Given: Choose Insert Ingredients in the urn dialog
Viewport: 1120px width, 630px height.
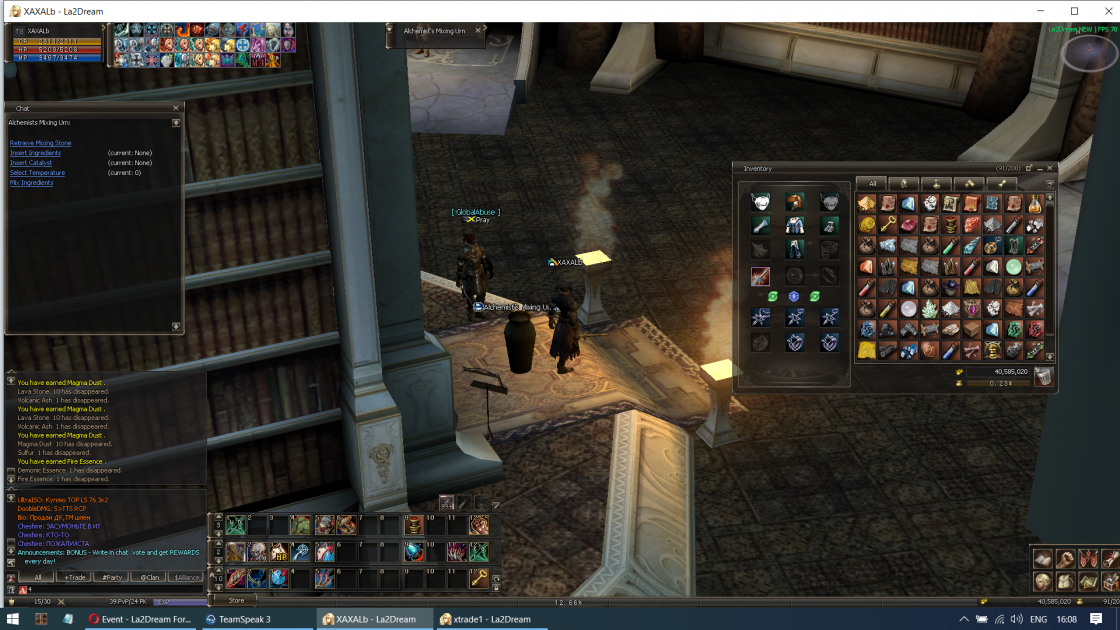Looking at the screenshot, I should [x=35, y=153].
